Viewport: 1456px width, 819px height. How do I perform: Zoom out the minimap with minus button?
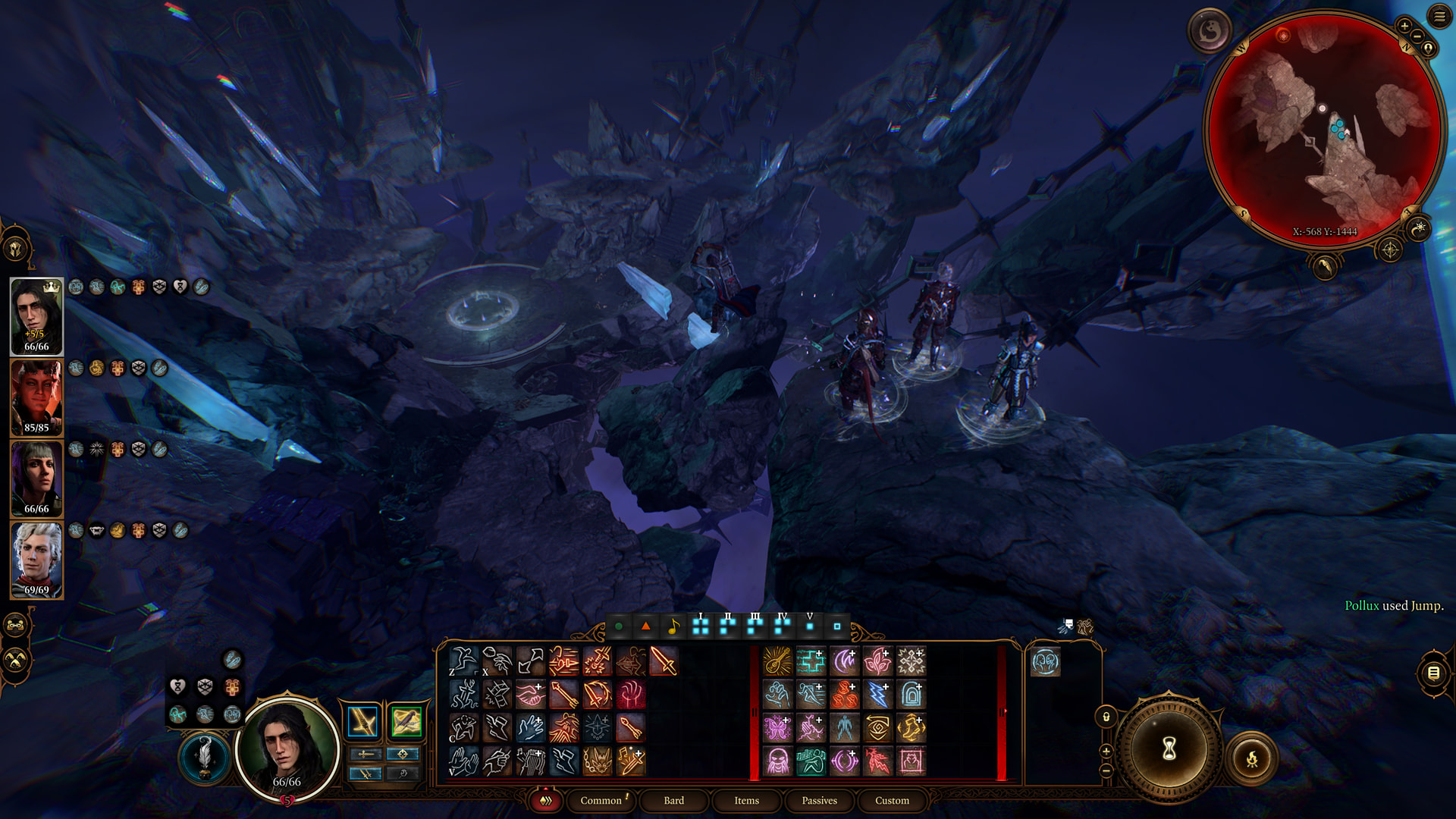tap(1416, 37)
